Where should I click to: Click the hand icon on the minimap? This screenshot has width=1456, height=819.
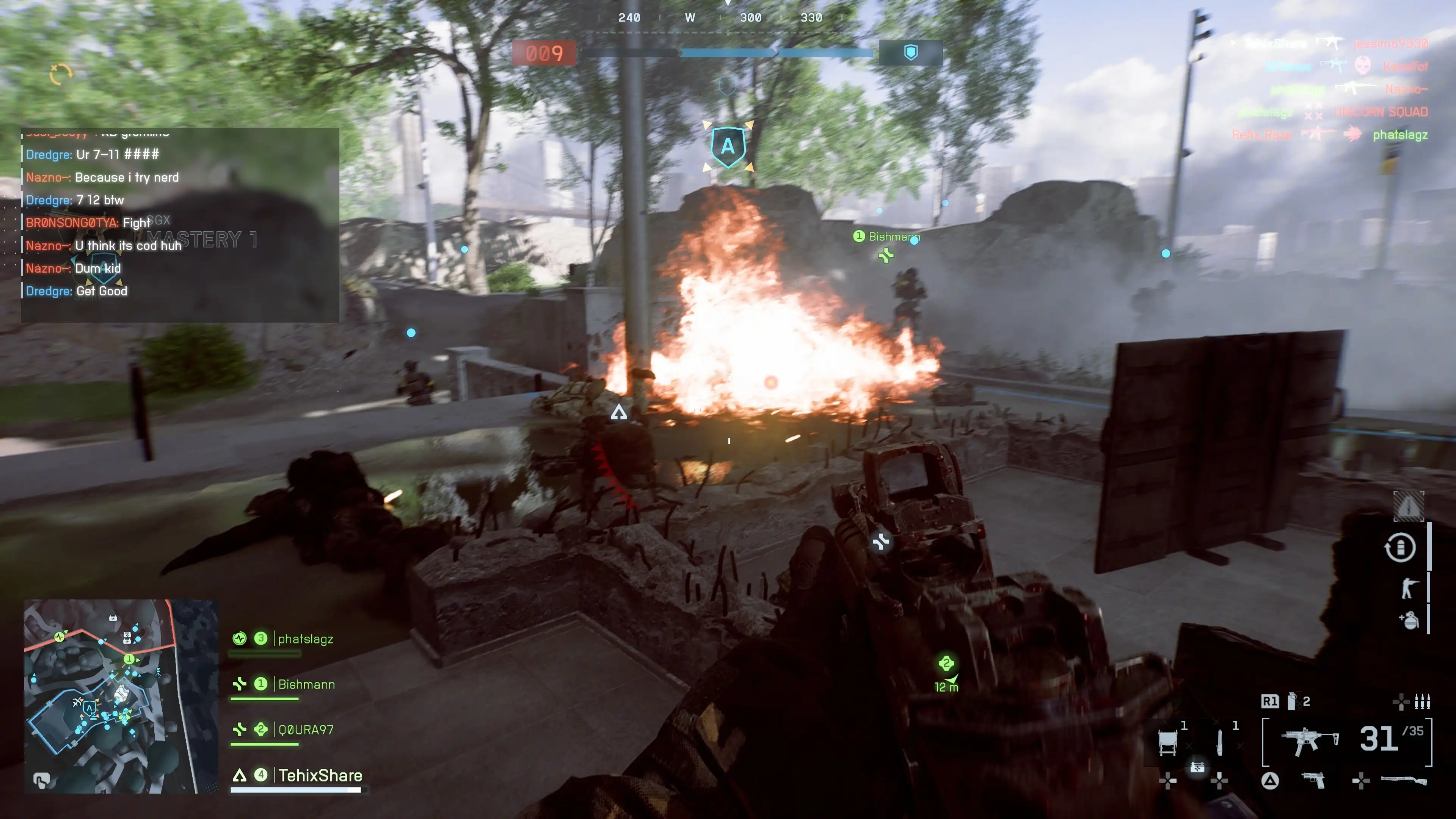(x=41, y=781)
